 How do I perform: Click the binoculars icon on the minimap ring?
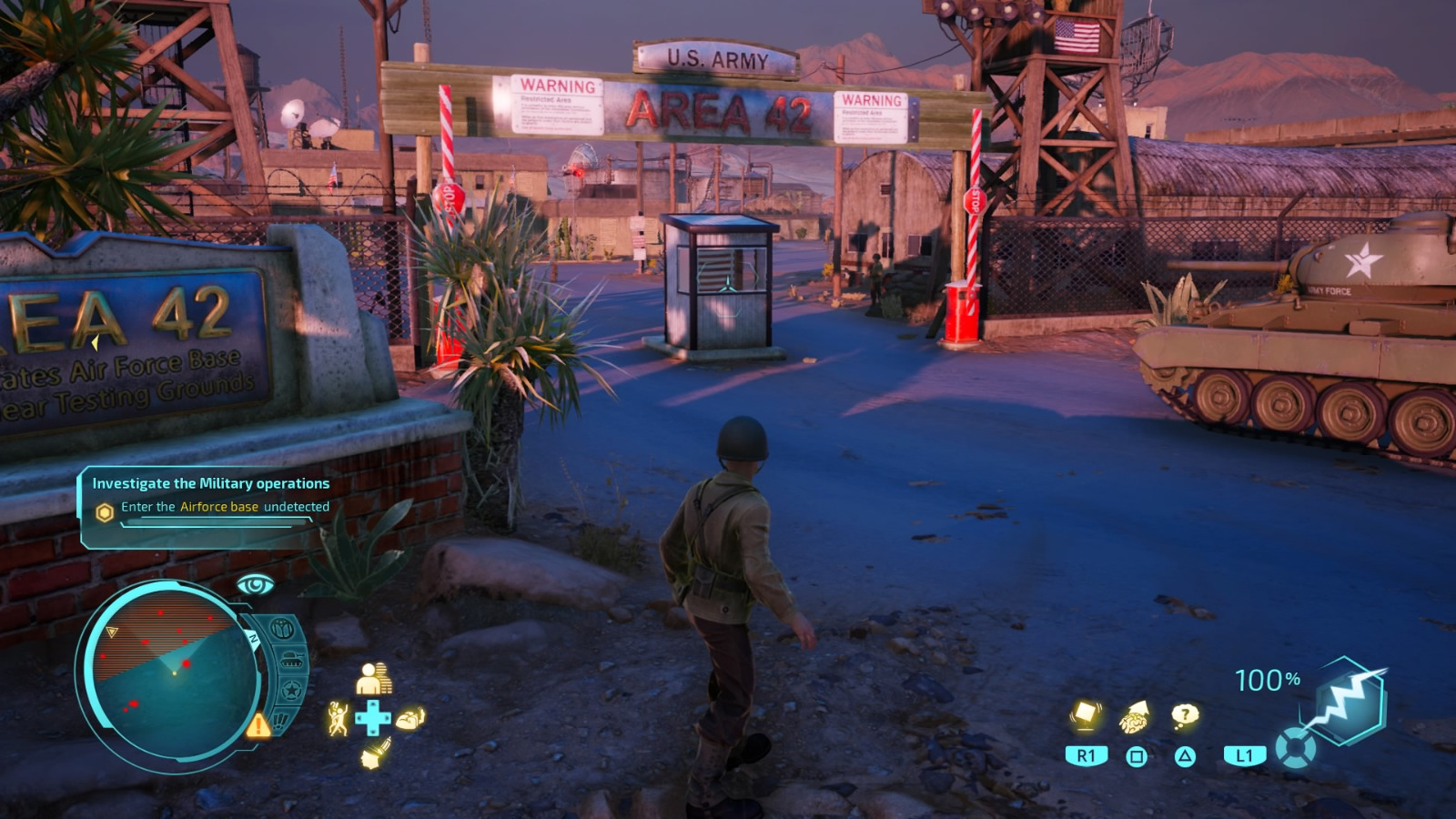[x=281, y=628]
